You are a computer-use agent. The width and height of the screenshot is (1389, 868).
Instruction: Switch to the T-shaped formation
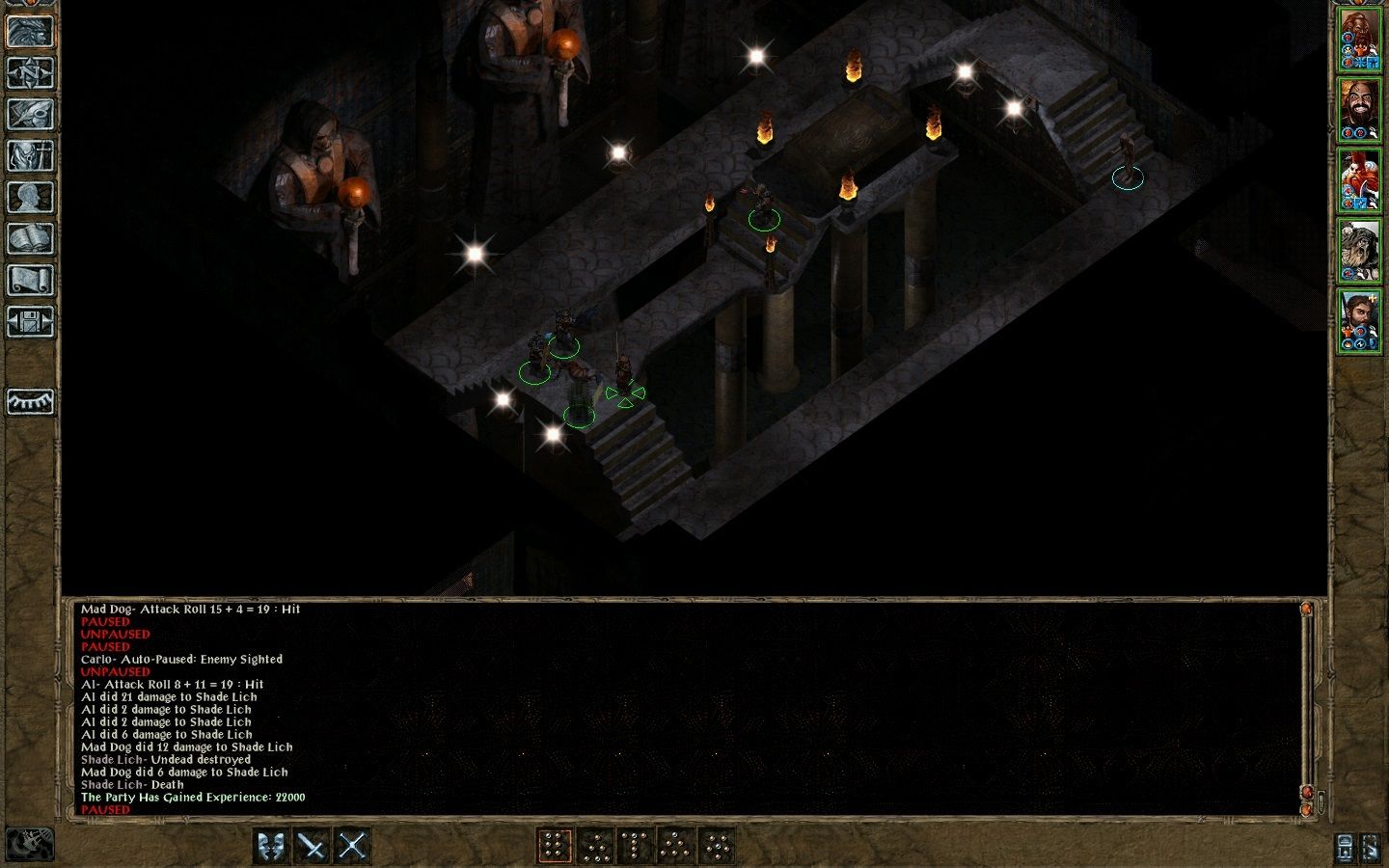[635, 845]
